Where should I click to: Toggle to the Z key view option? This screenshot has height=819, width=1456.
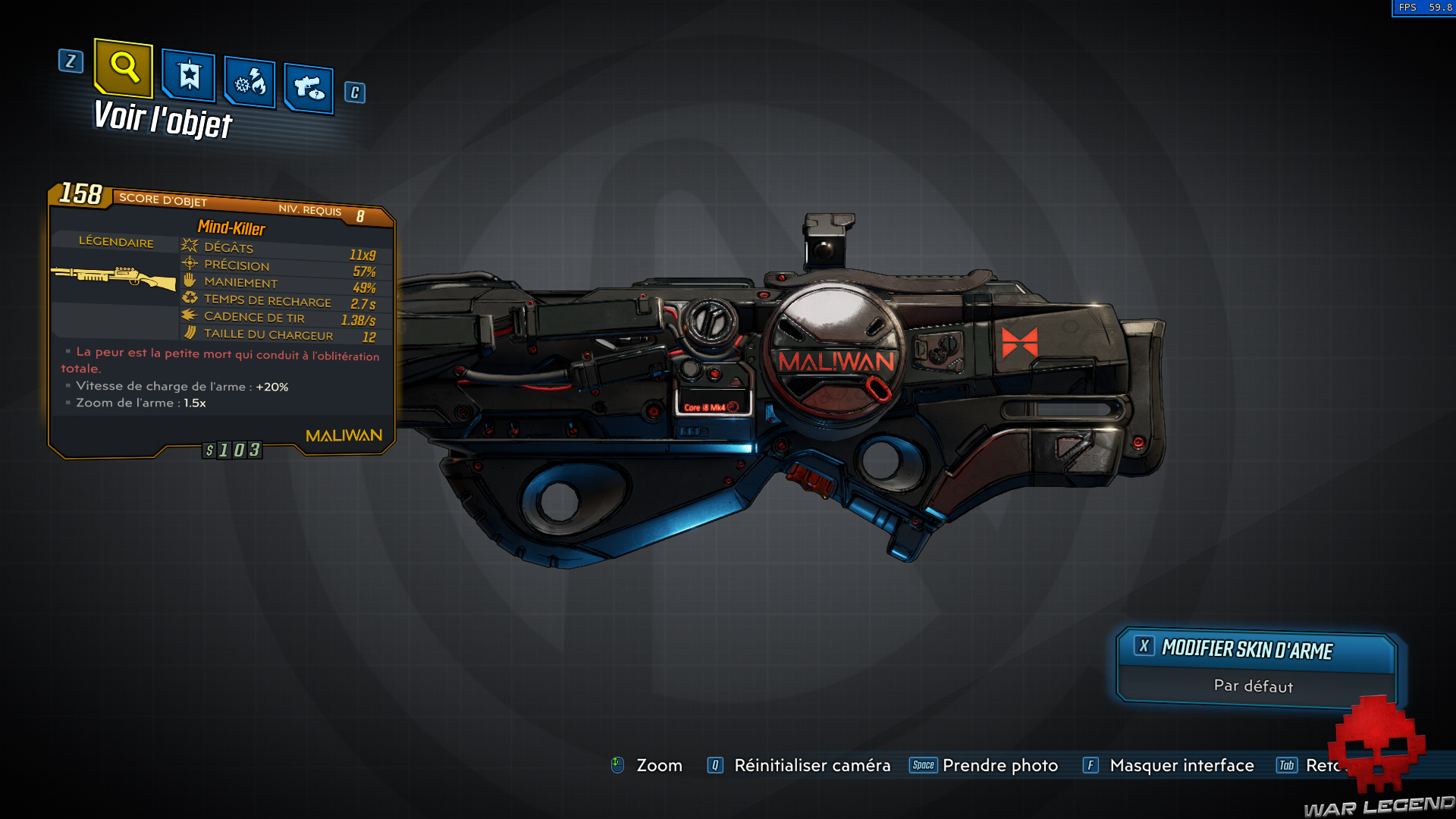pos(71,62)
